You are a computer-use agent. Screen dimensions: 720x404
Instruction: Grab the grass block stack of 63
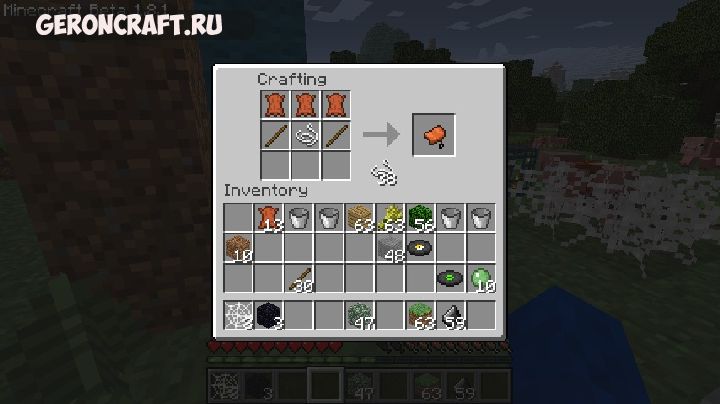(x=419, y=314)
